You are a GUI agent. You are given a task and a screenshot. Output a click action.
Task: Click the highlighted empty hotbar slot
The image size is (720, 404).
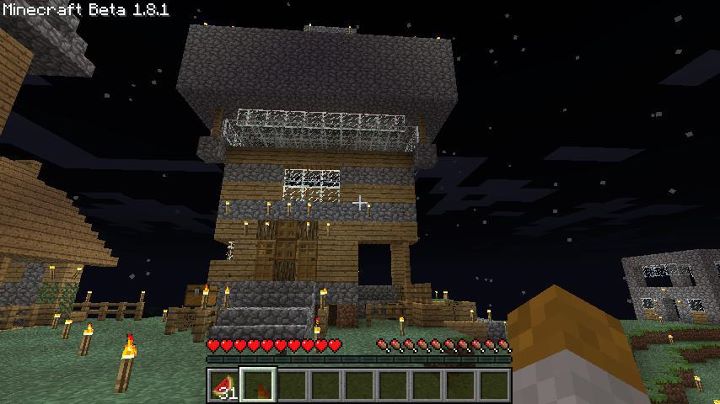pyautogui.click(x=258, y=384)
